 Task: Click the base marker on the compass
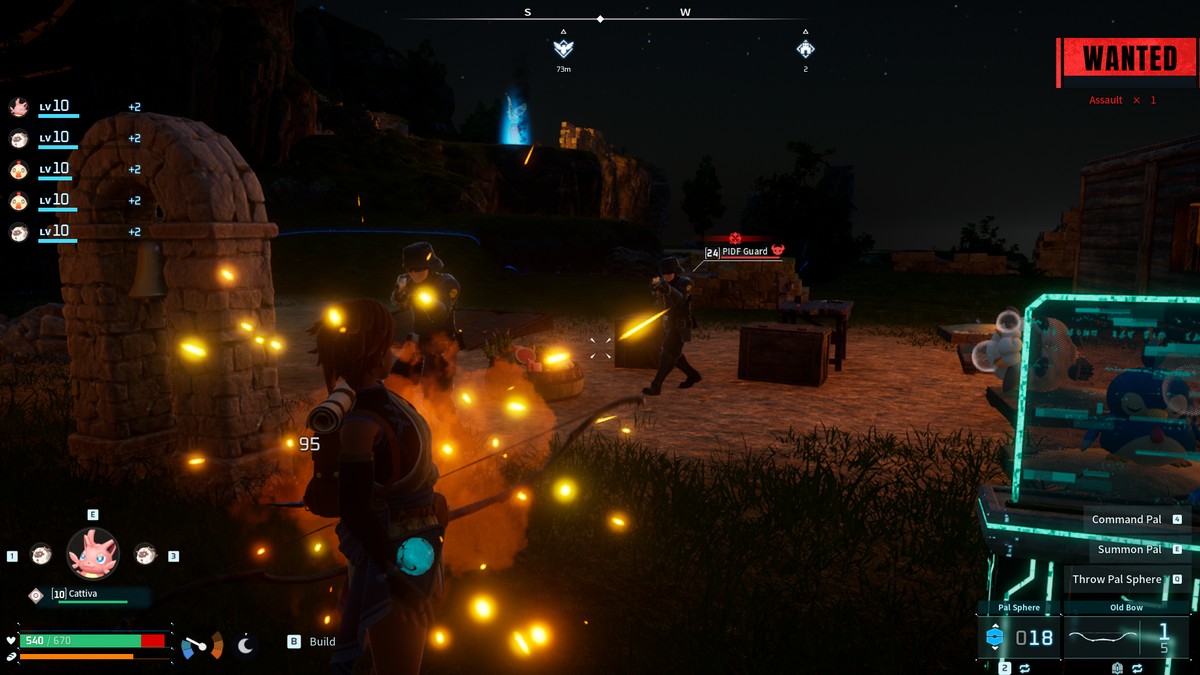coord(805,48)
